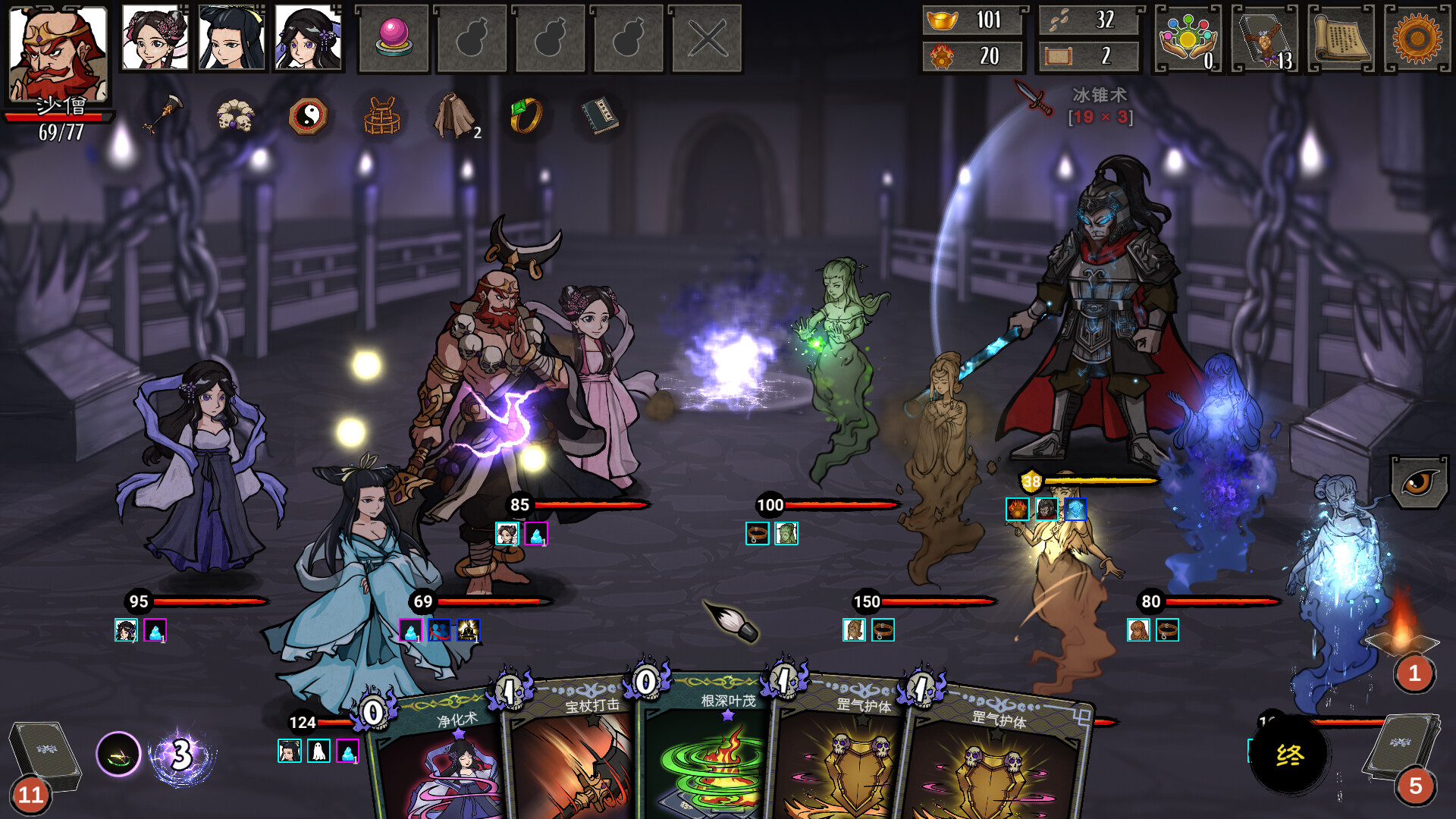
Task: Toggle the eye view button
Action: tap(1419, 482)
